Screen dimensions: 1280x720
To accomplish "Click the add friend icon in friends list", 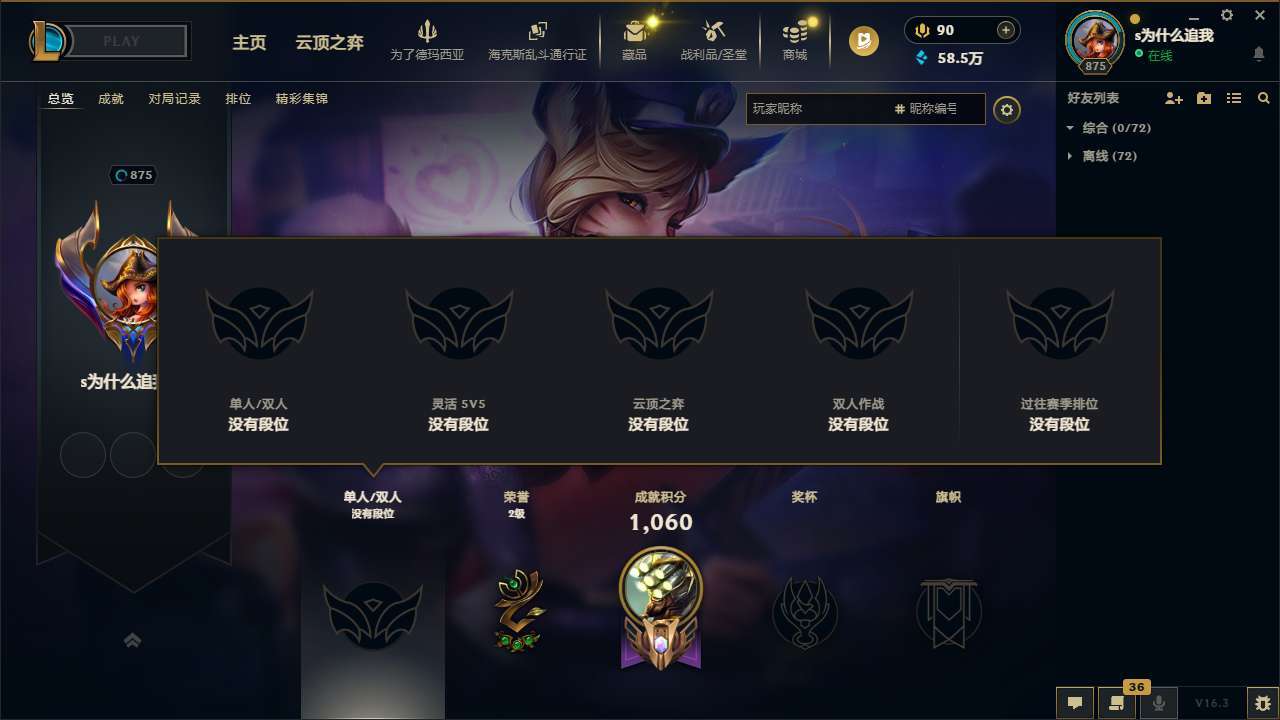I will (1172, 98).
